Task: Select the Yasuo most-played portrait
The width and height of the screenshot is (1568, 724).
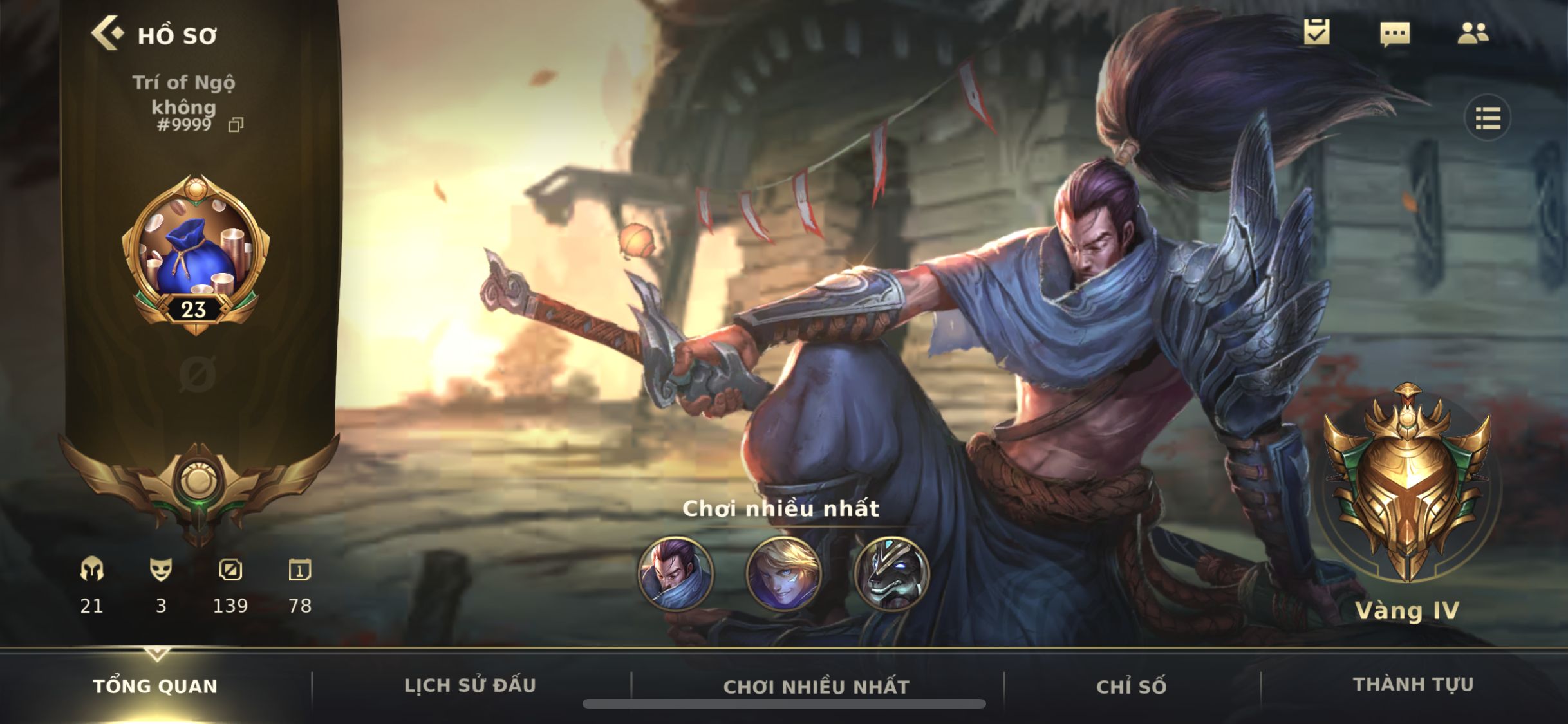Action: click(675, 573)
